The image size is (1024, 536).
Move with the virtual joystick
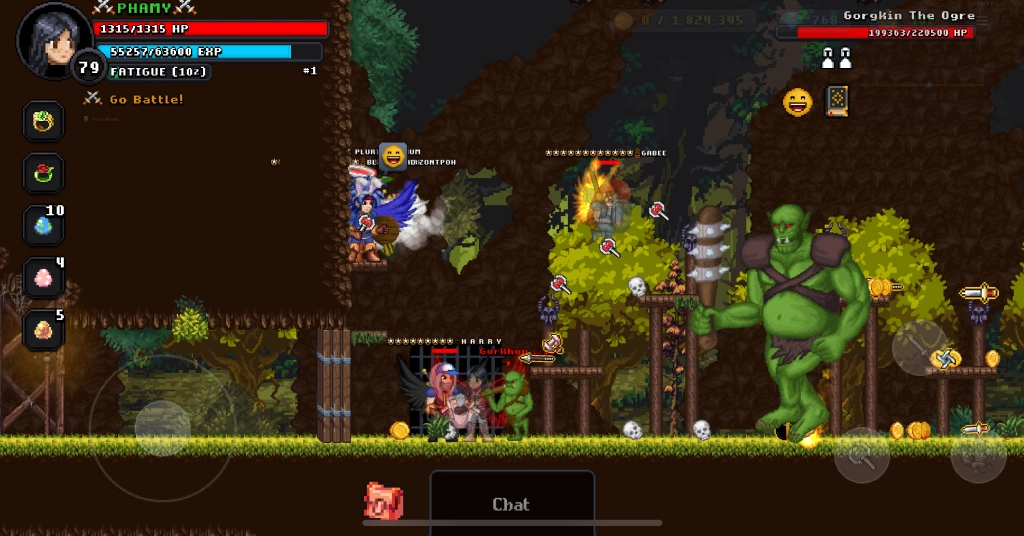(x=162, y=428)
